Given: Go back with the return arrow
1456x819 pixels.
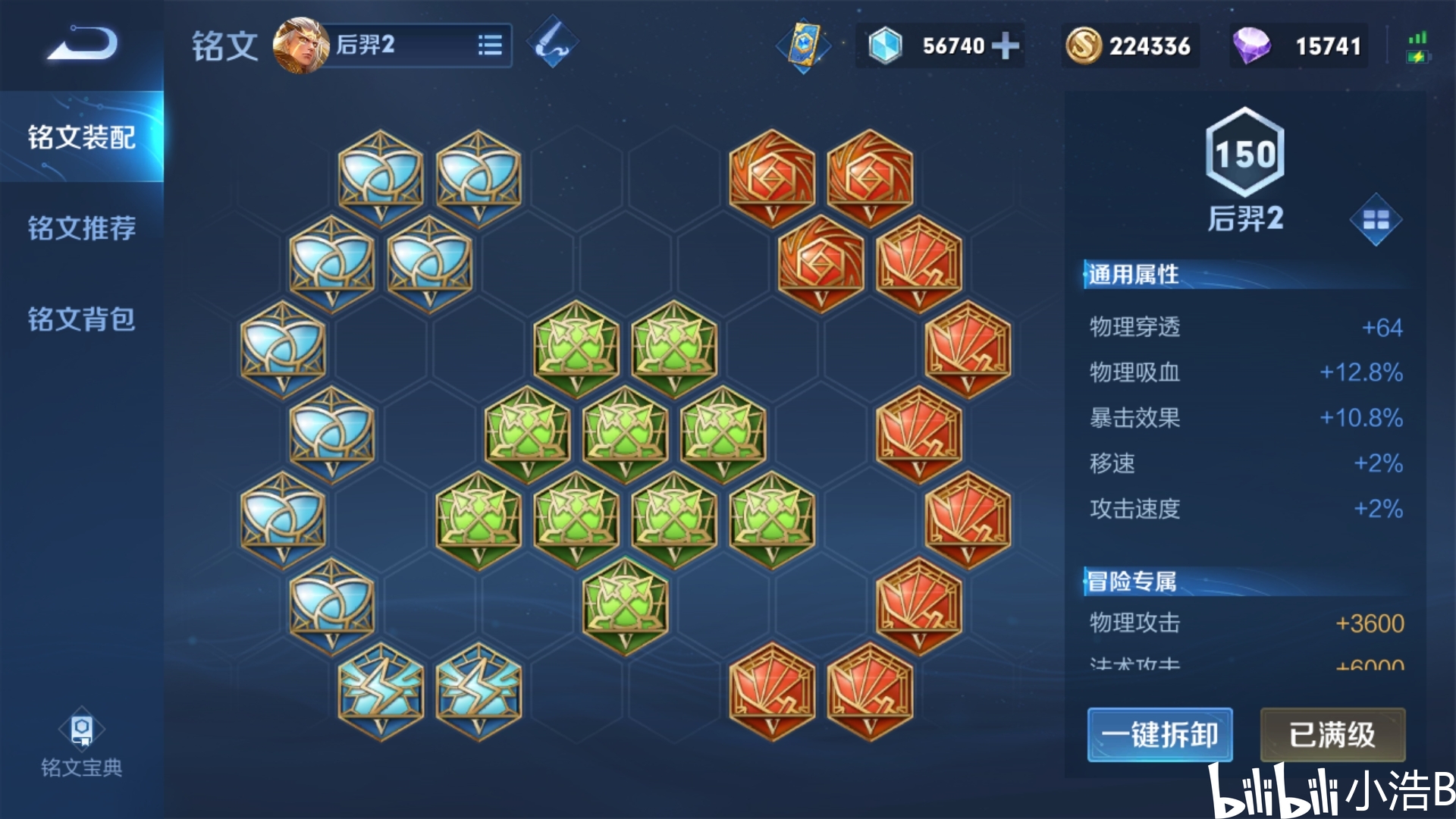Looking at the screenshot, I should point(82,43).
